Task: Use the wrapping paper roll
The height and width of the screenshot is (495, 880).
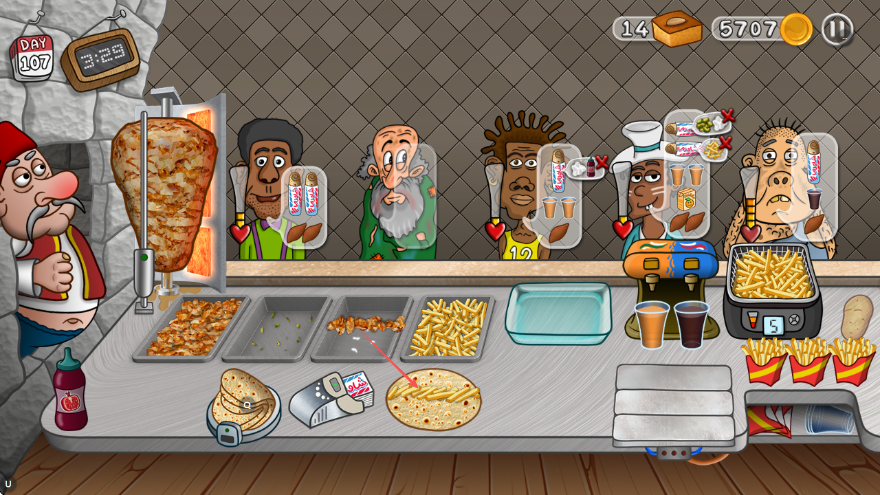Action: click(329, 398)
